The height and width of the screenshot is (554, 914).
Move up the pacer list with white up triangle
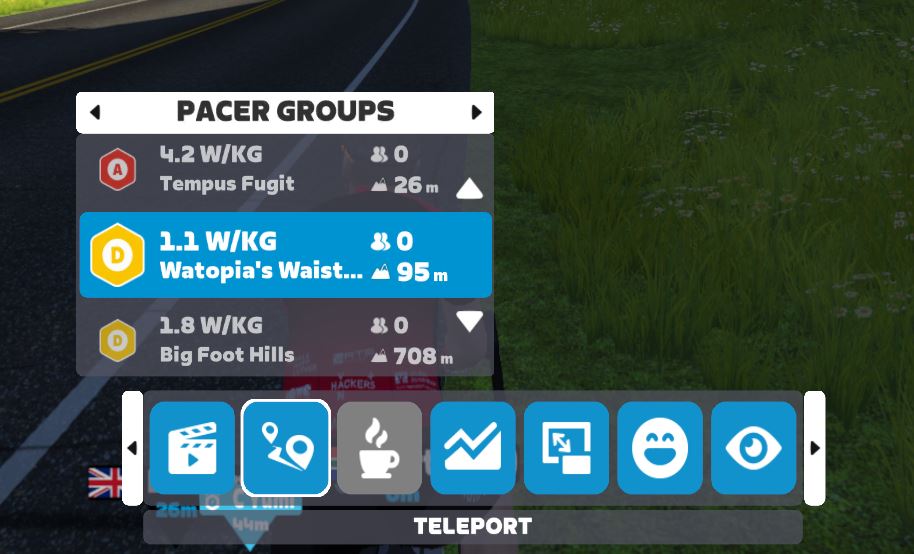coord(469,189)
